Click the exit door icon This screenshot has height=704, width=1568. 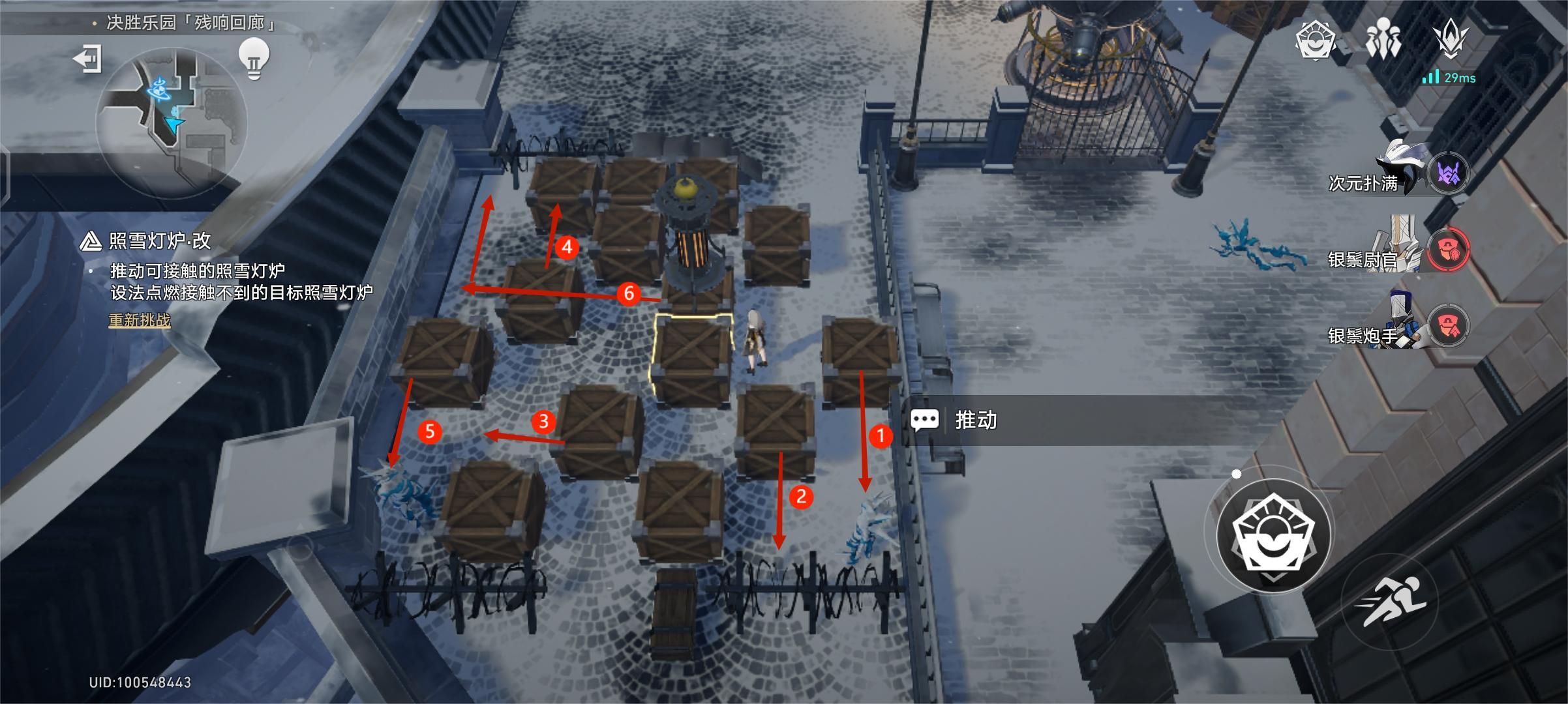pyautogui.click(x=87, y=59)
